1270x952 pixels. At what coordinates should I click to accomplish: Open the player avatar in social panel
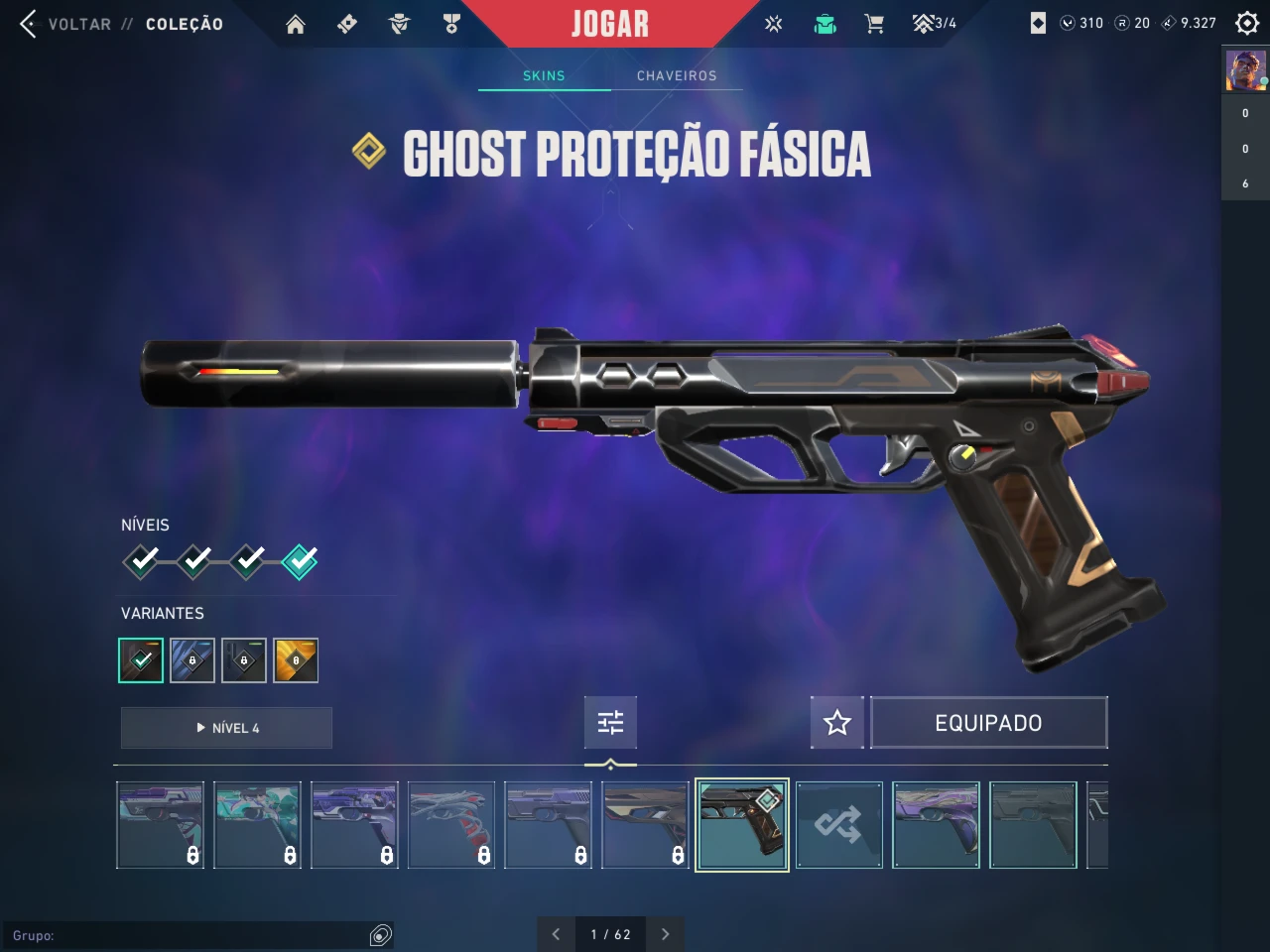1245,71
